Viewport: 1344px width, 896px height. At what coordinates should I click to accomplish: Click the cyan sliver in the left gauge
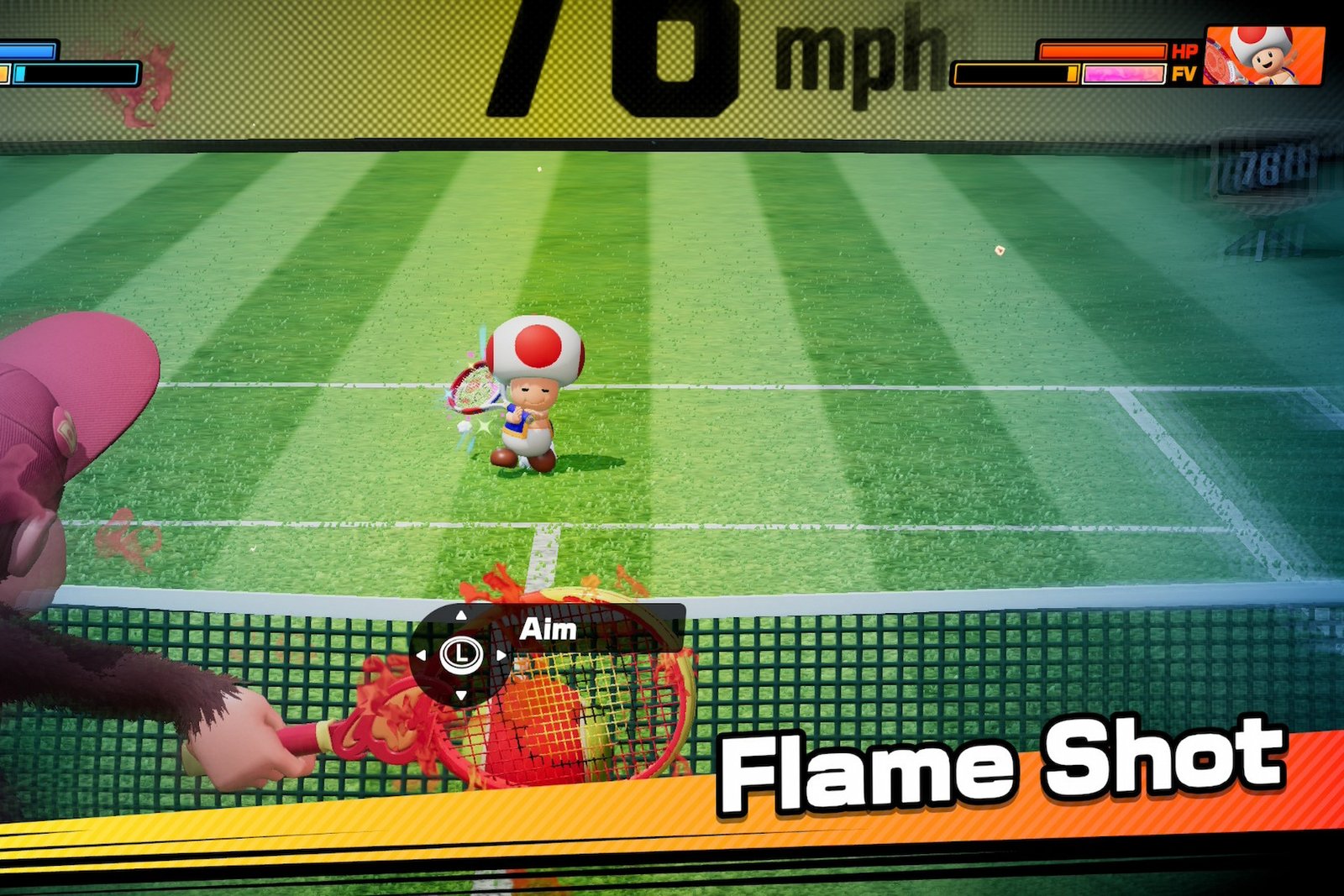pos(20,74)
